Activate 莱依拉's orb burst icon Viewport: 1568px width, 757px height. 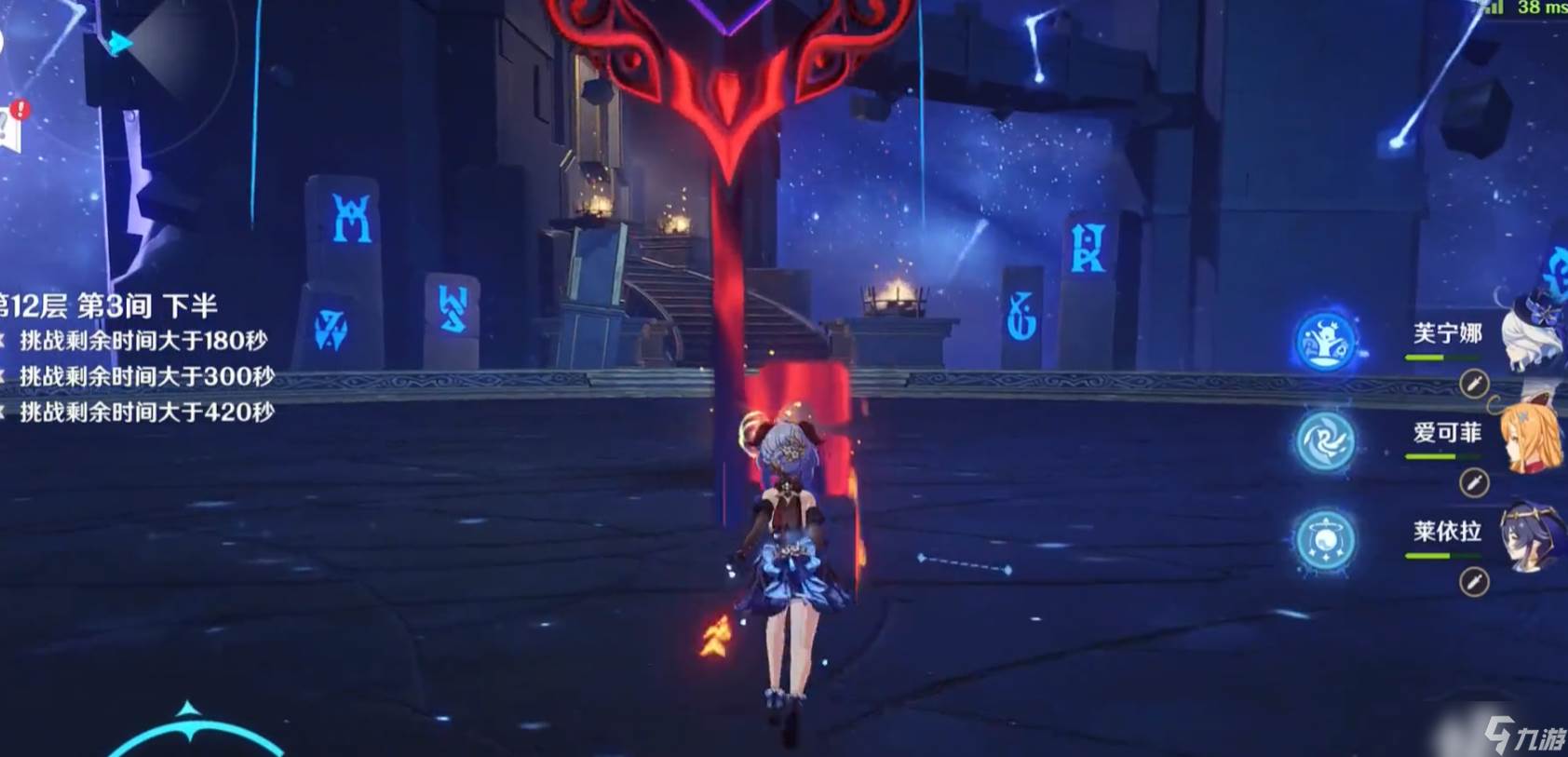1325,540
